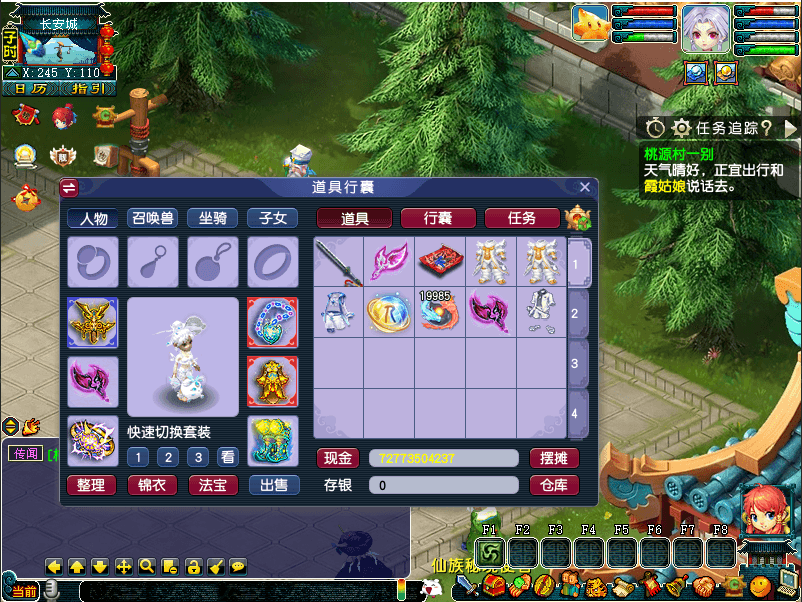Click the 现金 cash button
The width and height of the screenshot is (802, 602).
click(338, 458)
